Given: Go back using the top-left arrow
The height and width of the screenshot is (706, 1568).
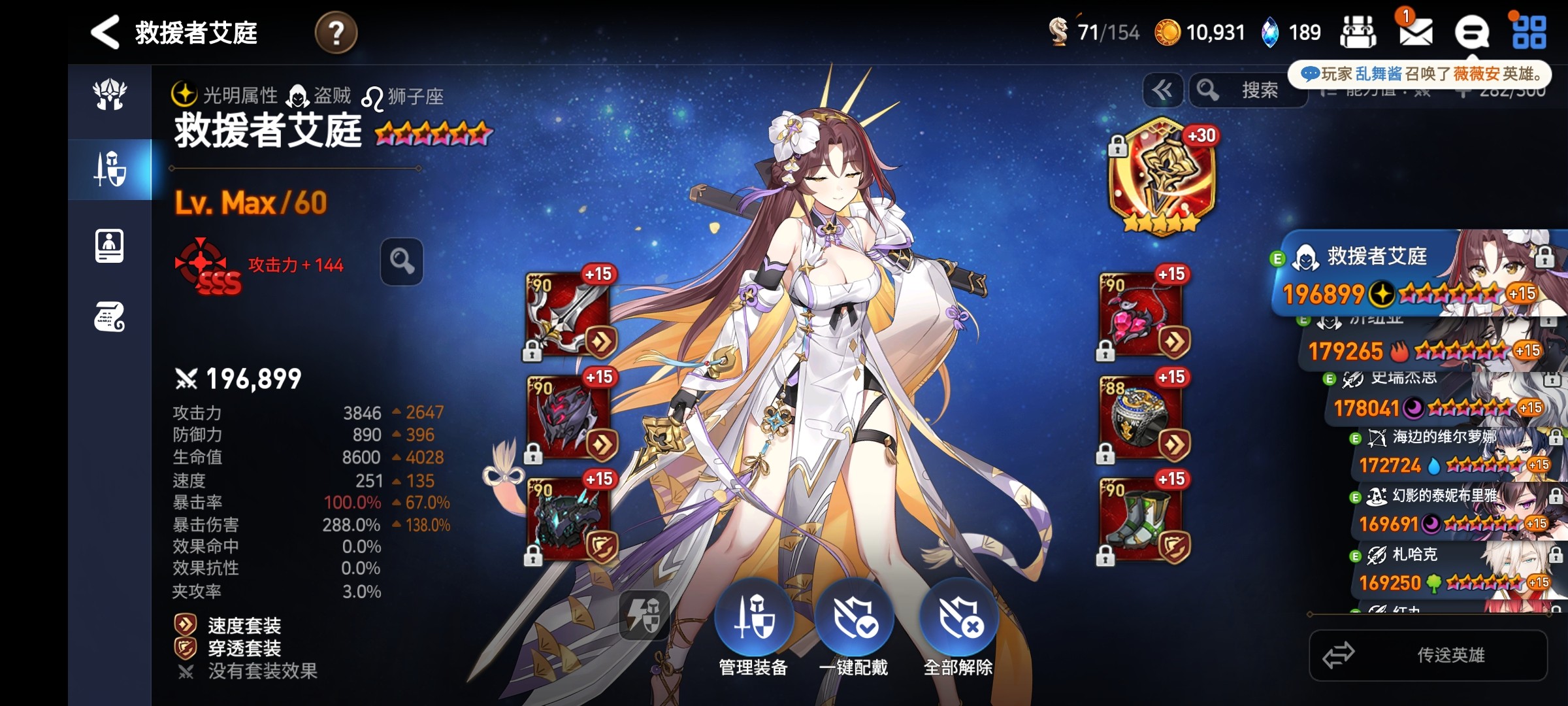Looking at the screenshot, I should click(106, 32).
